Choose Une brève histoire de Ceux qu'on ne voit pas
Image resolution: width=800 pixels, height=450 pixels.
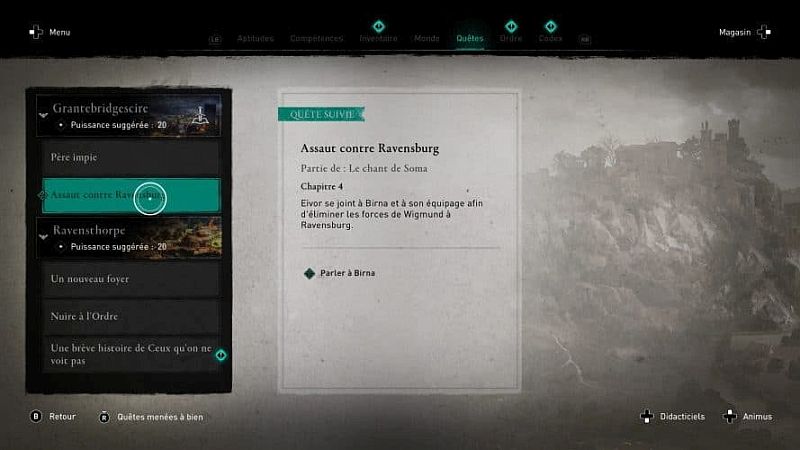pos(131,353)
